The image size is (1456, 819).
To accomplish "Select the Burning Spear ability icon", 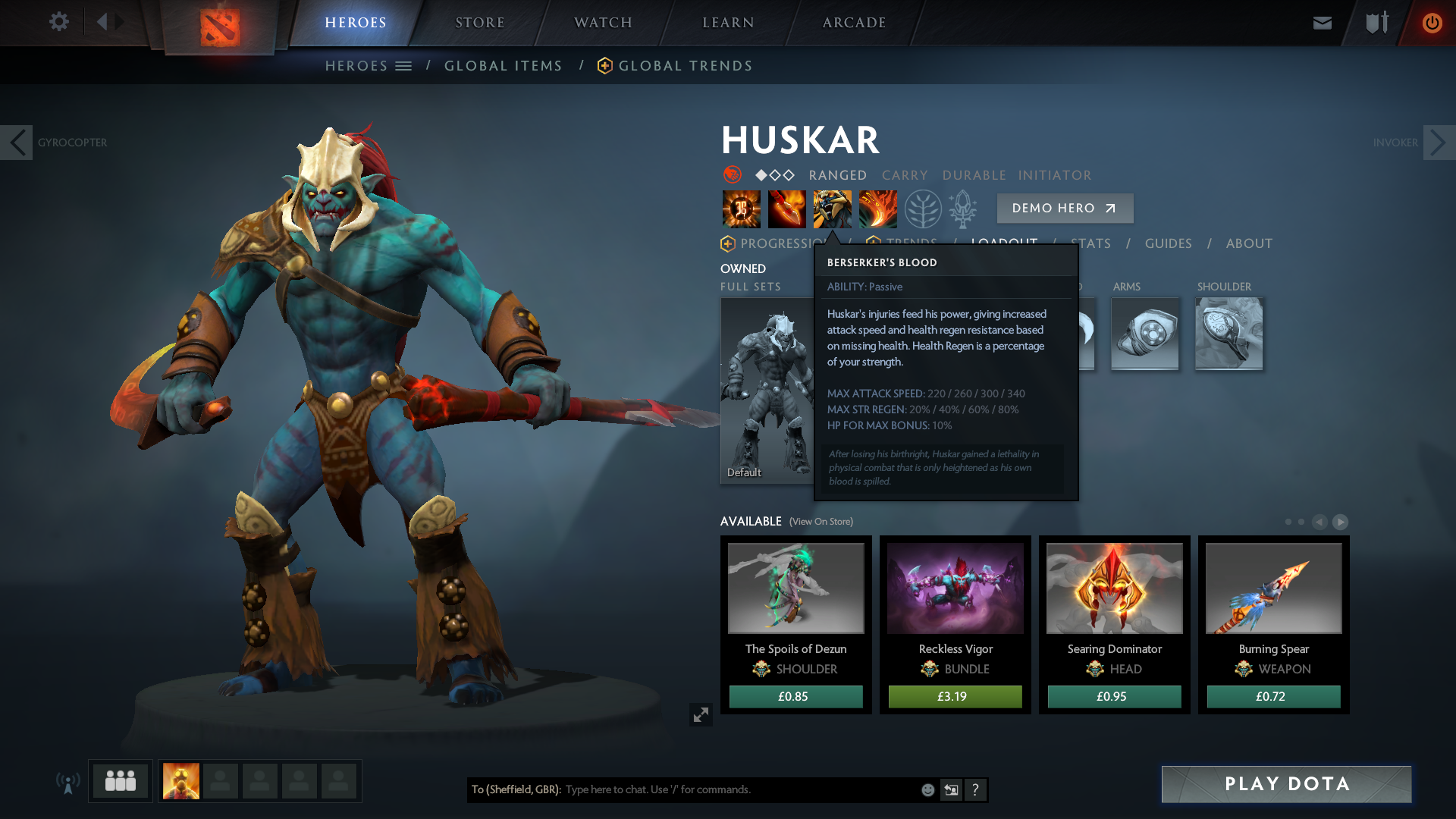I will tap(786, 209).
